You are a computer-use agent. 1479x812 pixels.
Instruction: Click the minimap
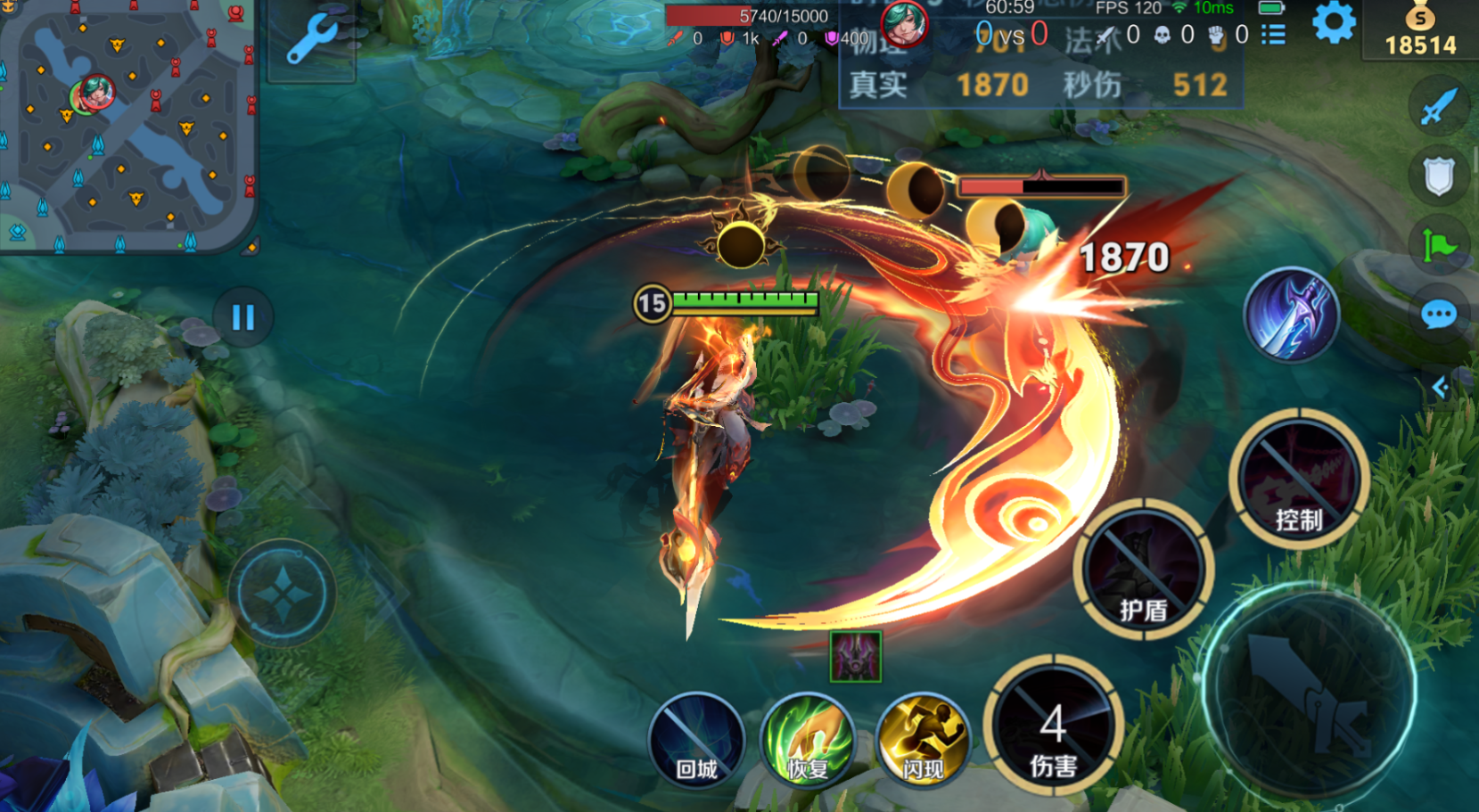pos(127,125)
